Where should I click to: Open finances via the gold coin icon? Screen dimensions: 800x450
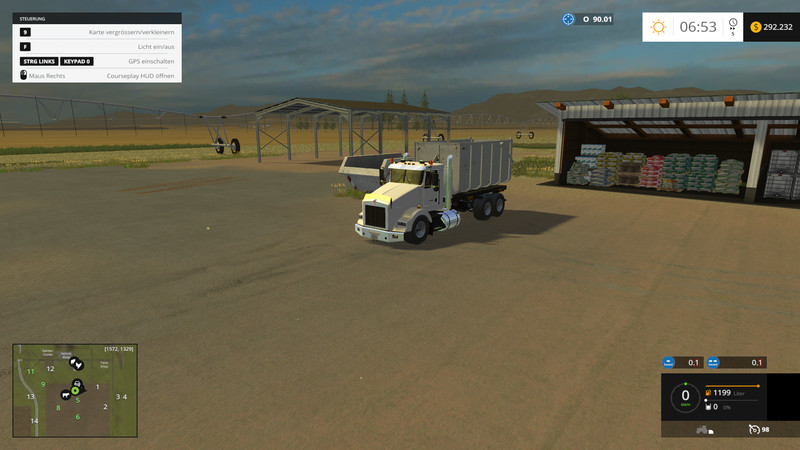pos(755,27)
